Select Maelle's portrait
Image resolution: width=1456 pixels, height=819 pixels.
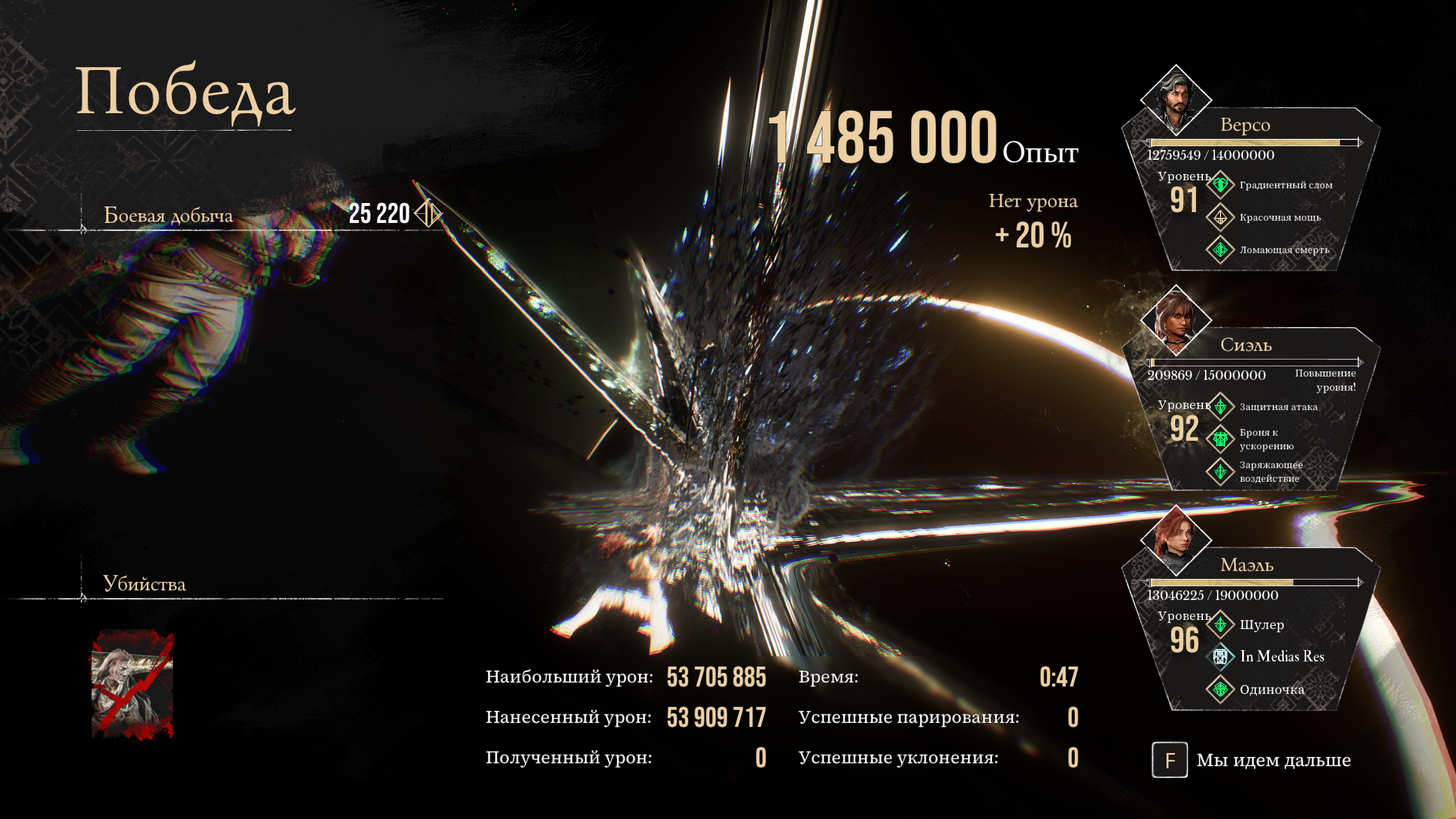click(1176, 540)
